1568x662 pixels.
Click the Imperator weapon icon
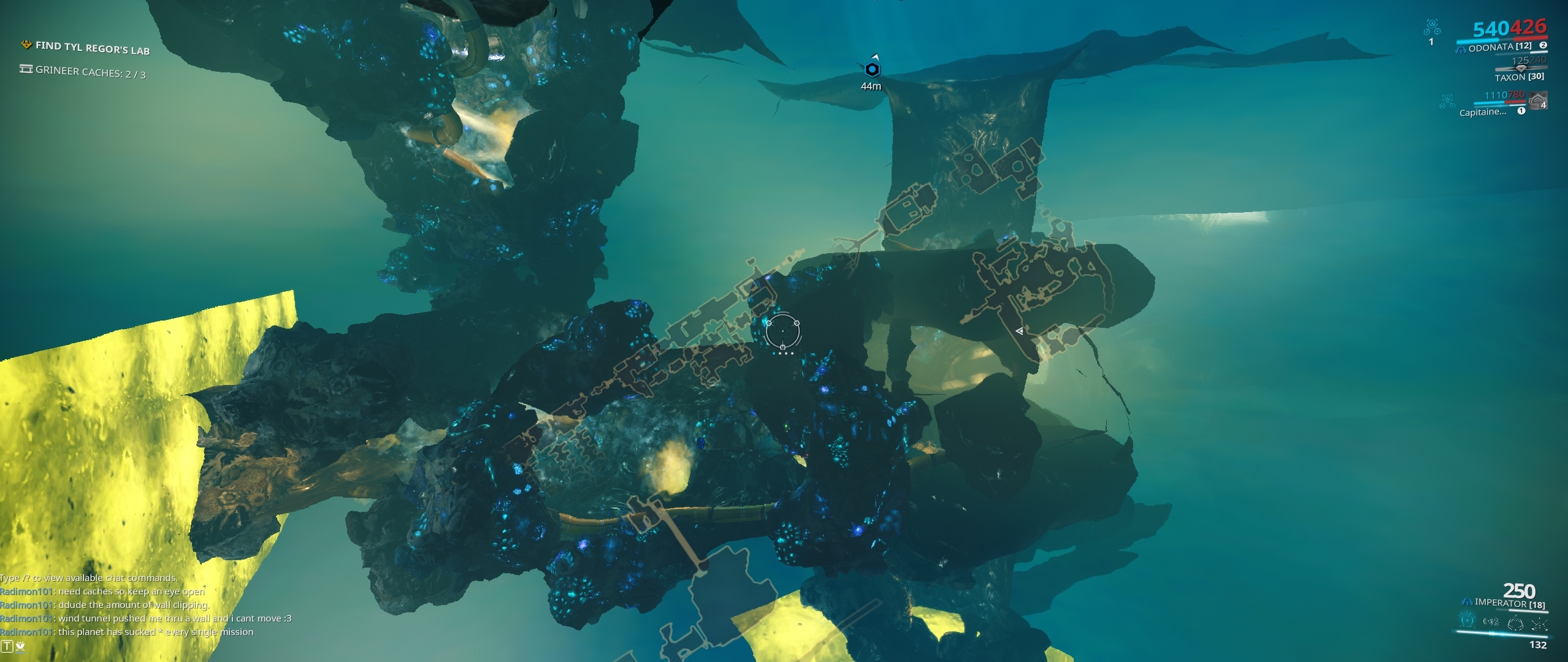[x=1467, y=602]
